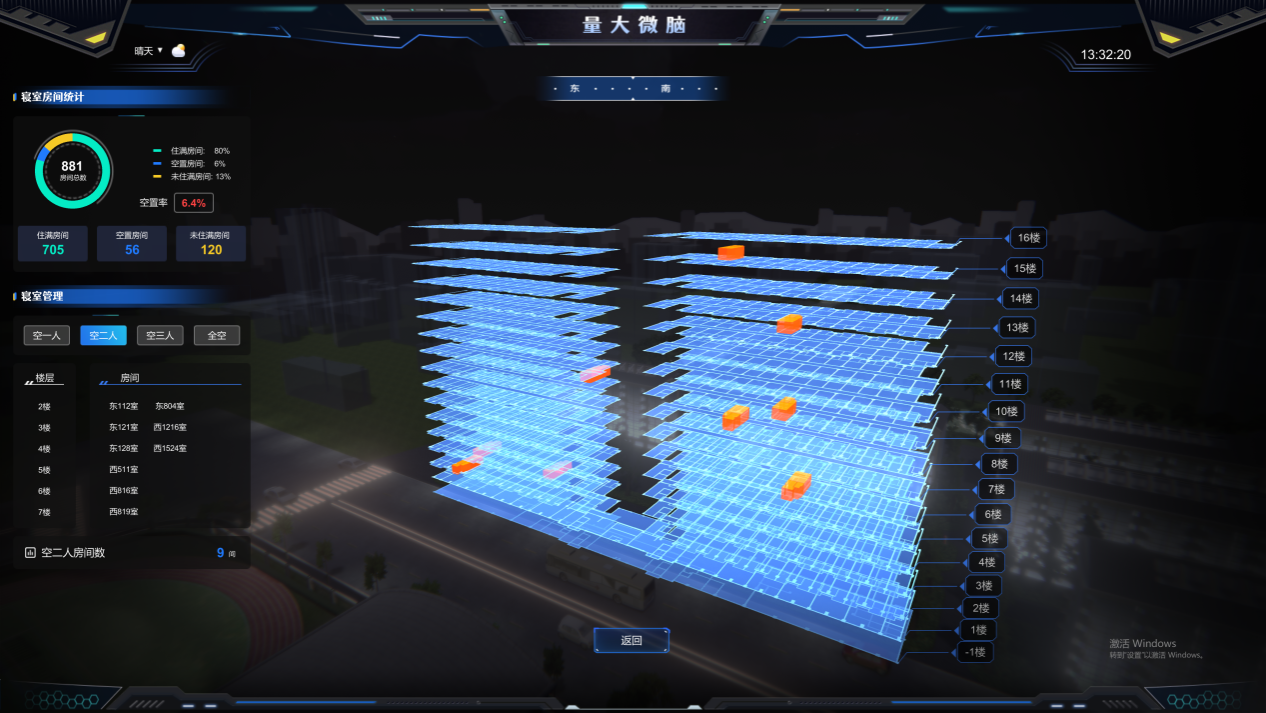This screenshot has height=713, width=1266.
Task: Pick 7楼 in the floor list
Action: click(44, 512)
